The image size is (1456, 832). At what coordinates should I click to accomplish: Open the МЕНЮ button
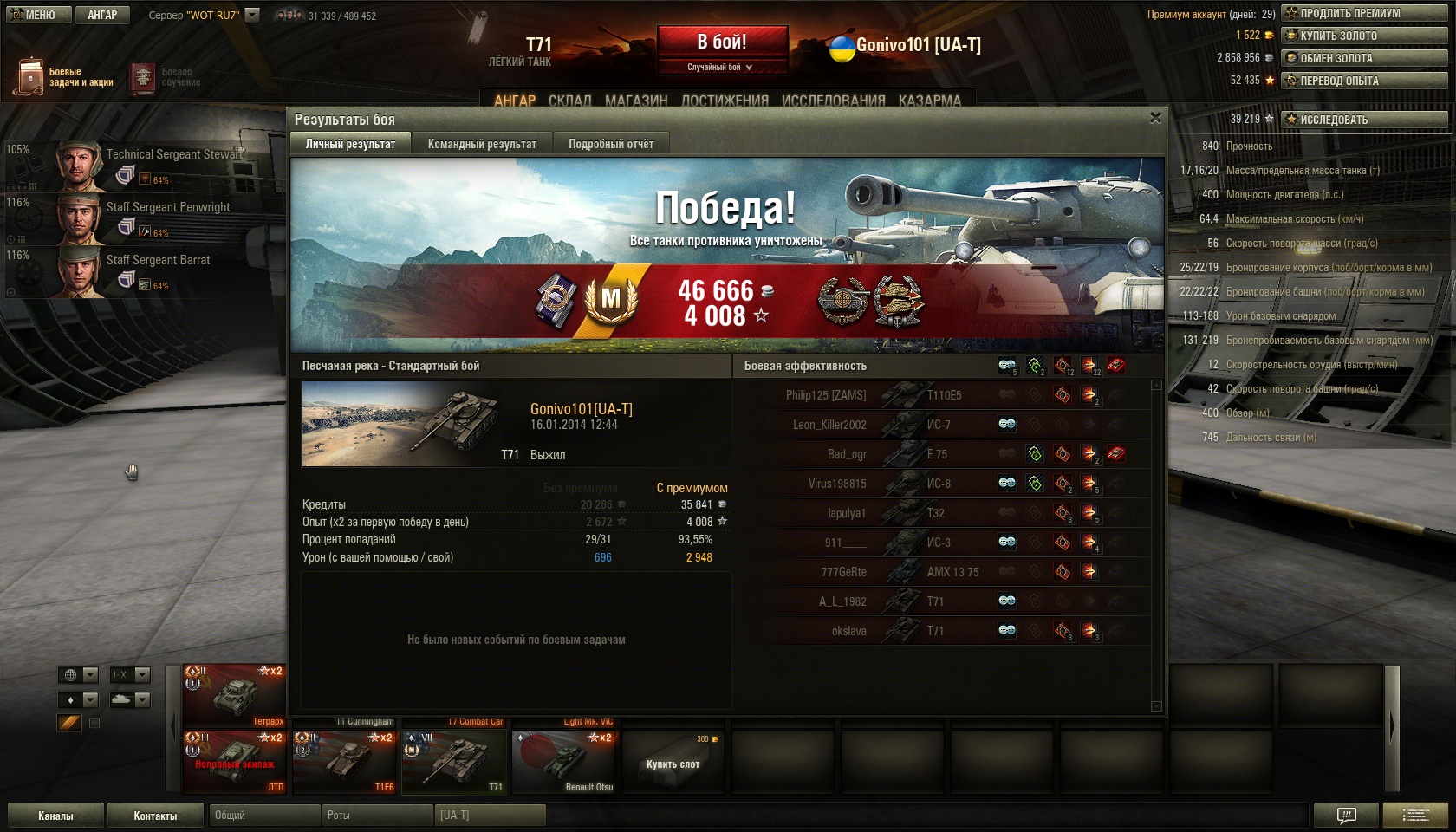[x=38, y=15]
